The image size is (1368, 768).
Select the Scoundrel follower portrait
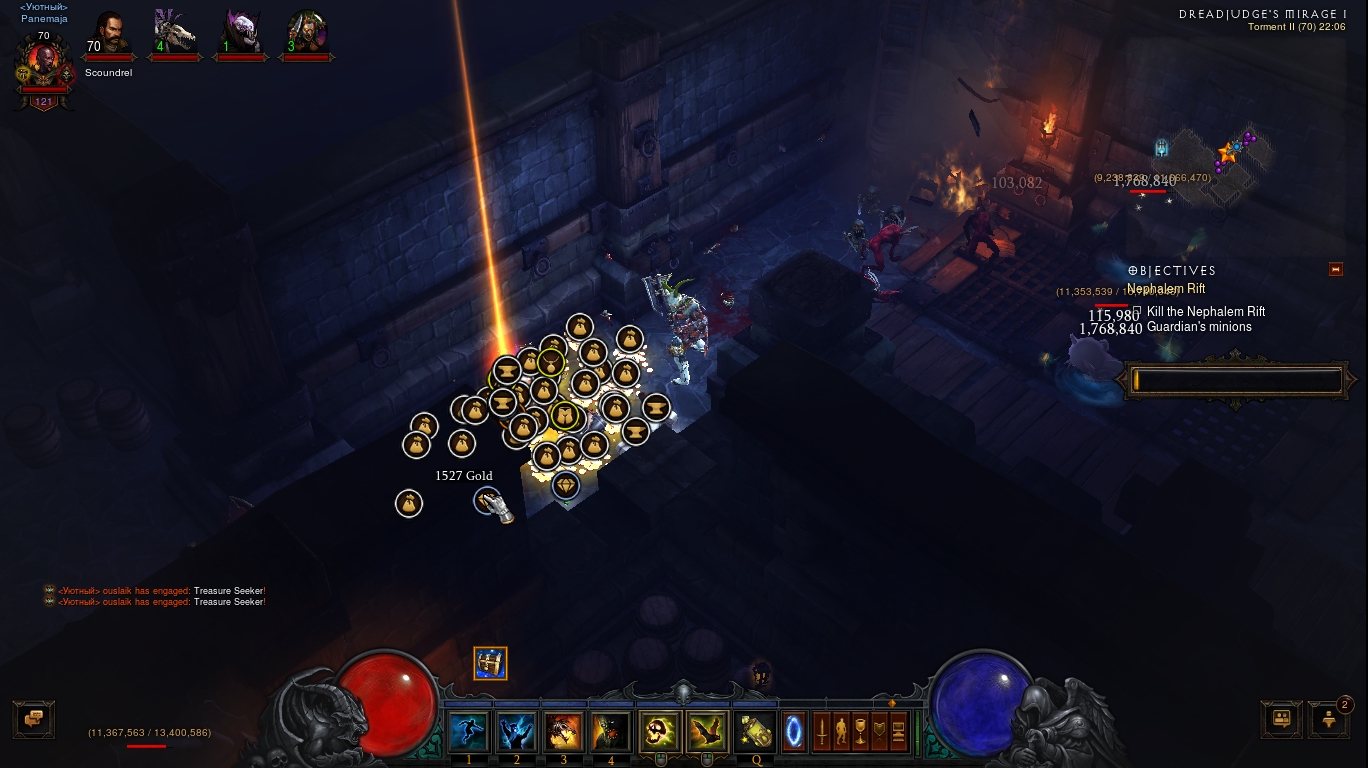coord(109,35)
